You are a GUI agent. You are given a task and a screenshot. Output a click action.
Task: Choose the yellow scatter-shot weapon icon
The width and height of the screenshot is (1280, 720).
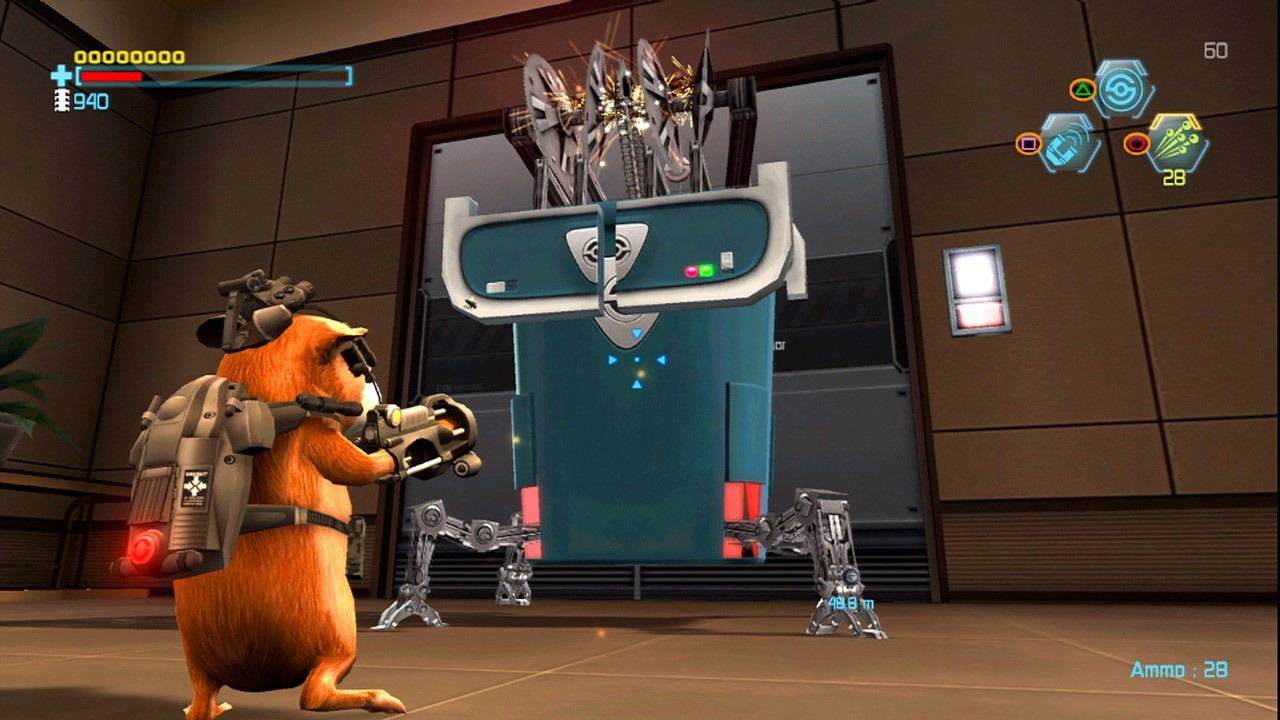click(x=1177, y=142)
